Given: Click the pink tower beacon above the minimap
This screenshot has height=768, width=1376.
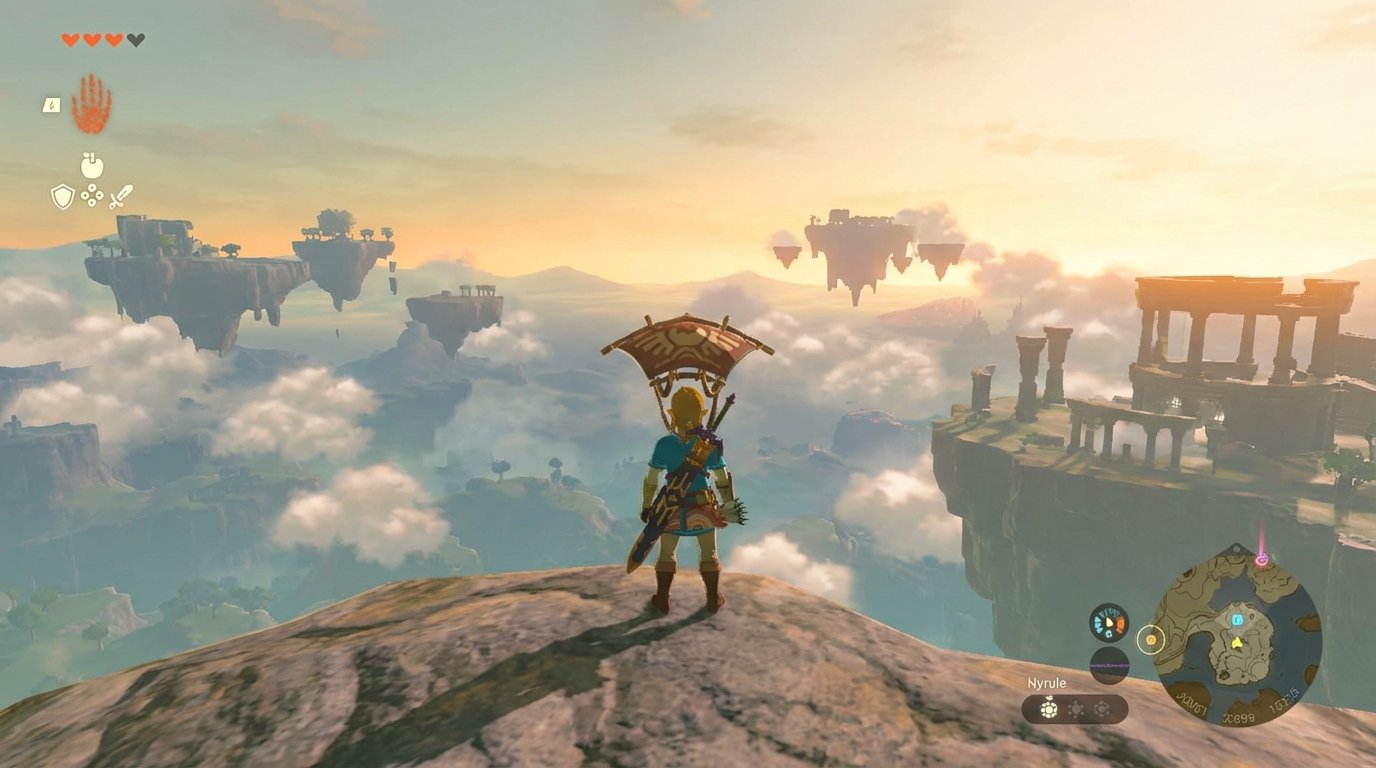Looking at the screenshot, I should [1262, 559].
